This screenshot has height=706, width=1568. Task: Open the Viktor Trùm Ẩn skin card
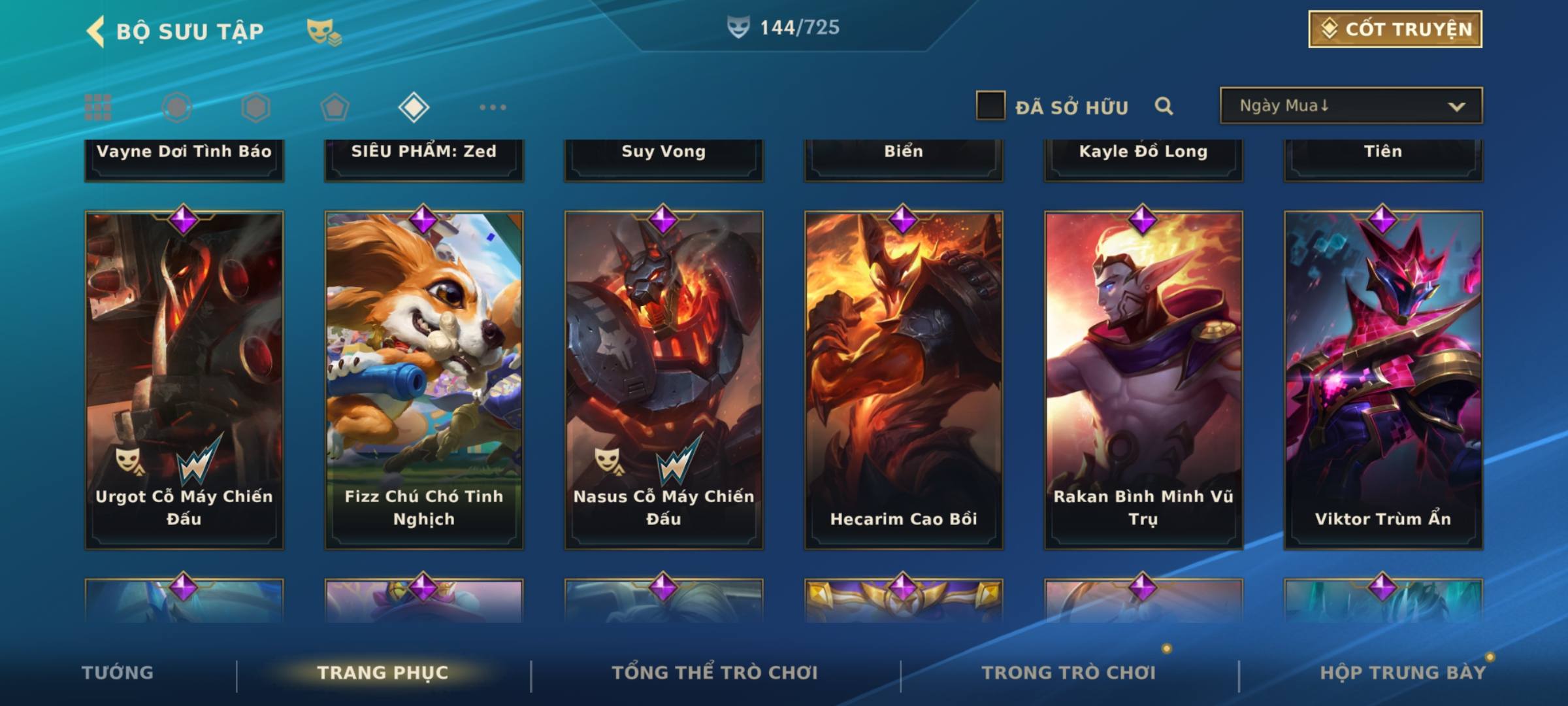1383,379
